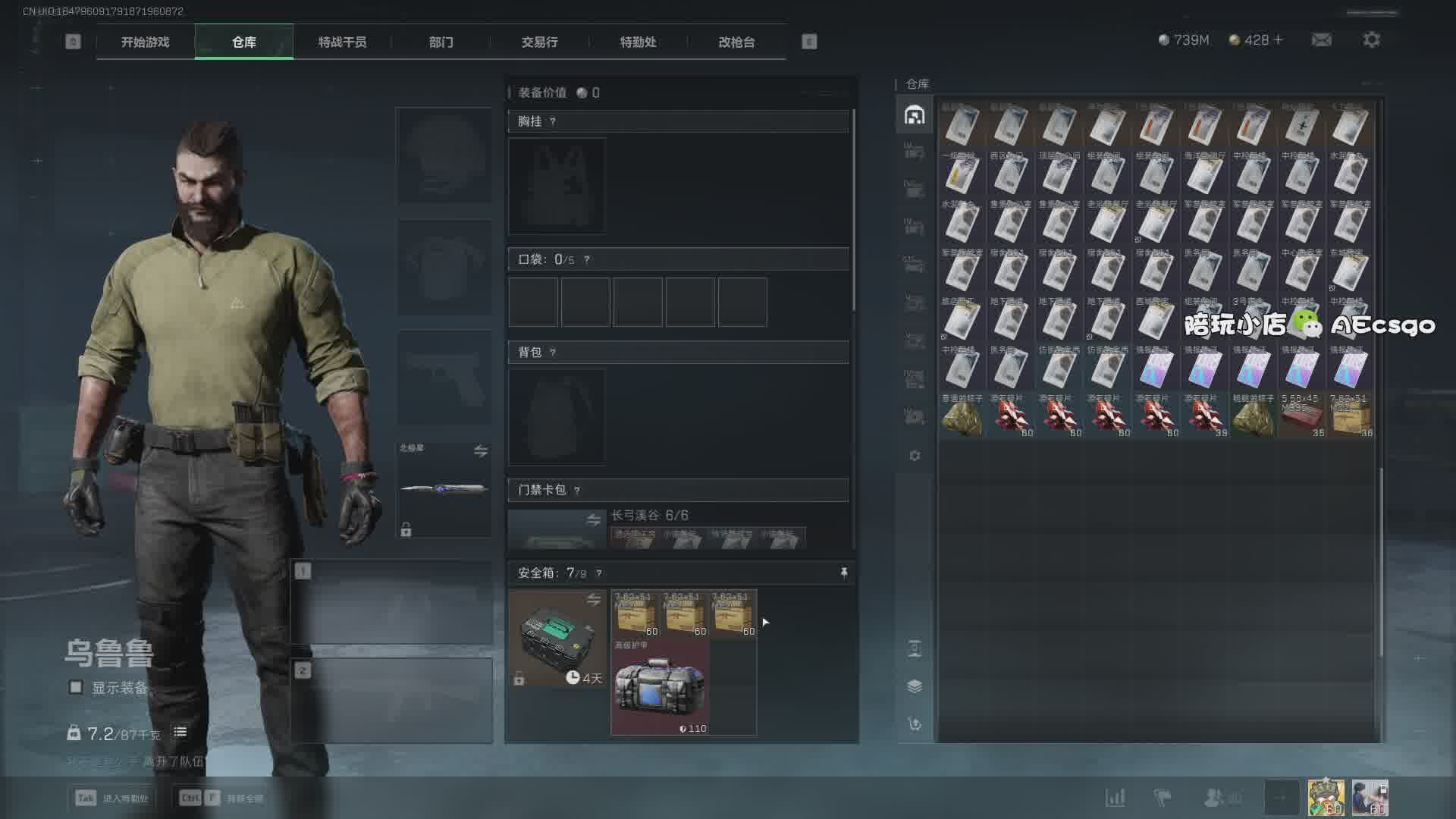The width and height of the screenshot is (1456, 819).
Task: Select the 5.56x45 ammo box in warehouse
Action: tap(1301, 415)
